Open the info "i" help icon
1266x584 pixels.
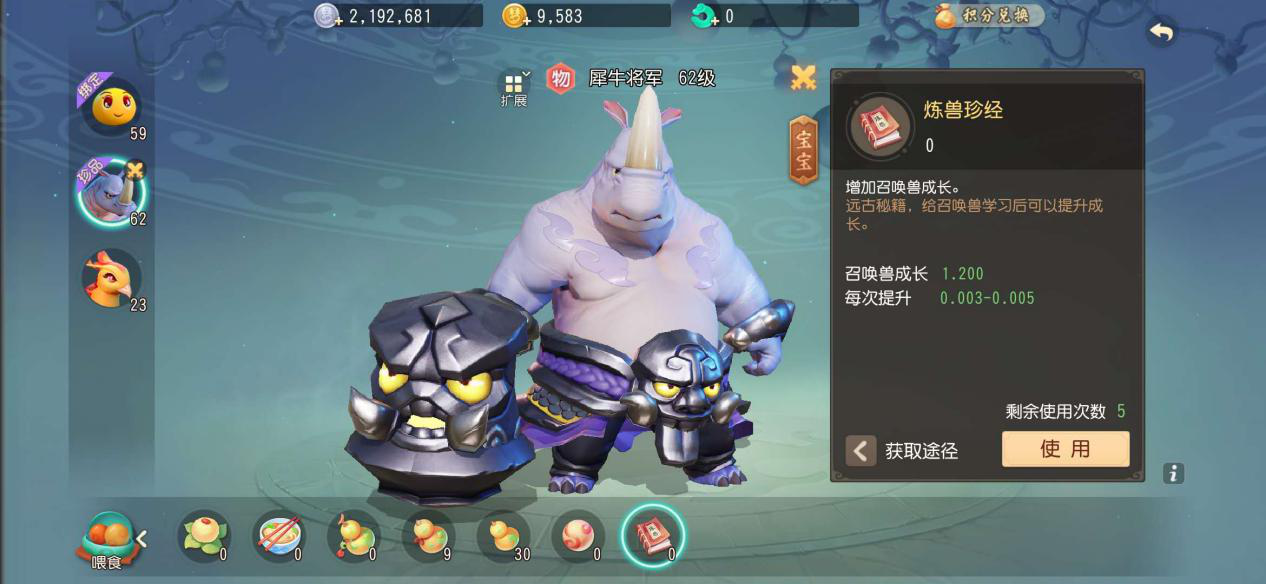1174,473
